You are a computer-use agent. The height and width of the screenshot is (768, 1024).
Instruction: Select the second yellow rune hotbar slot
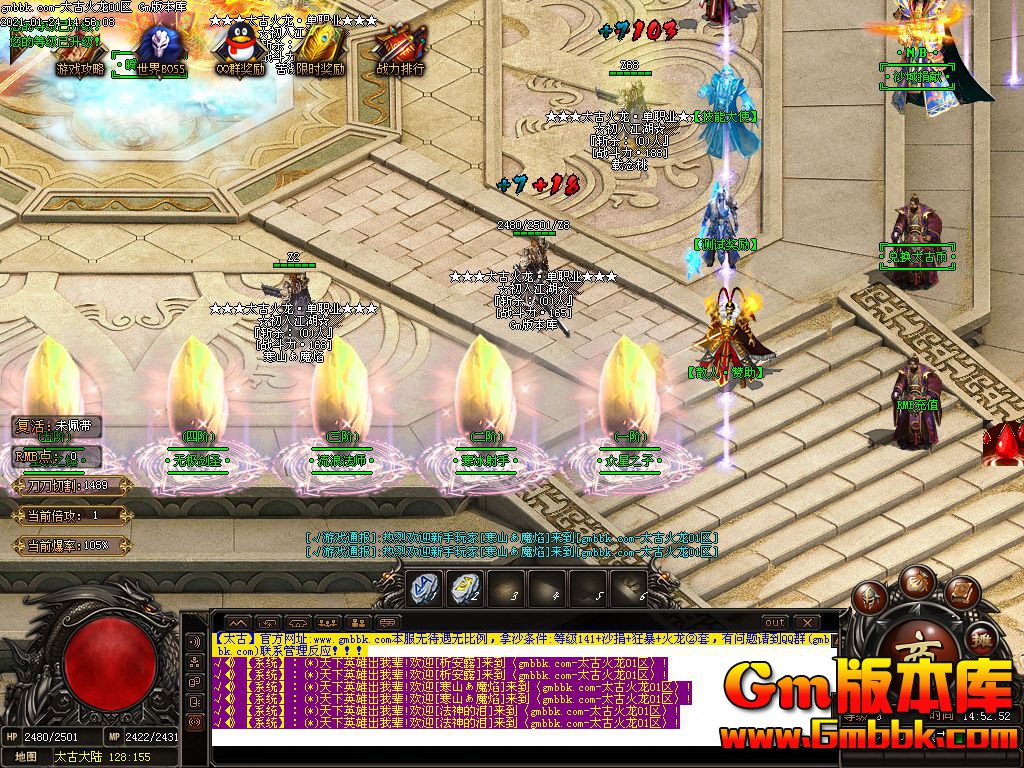point(464,588)
